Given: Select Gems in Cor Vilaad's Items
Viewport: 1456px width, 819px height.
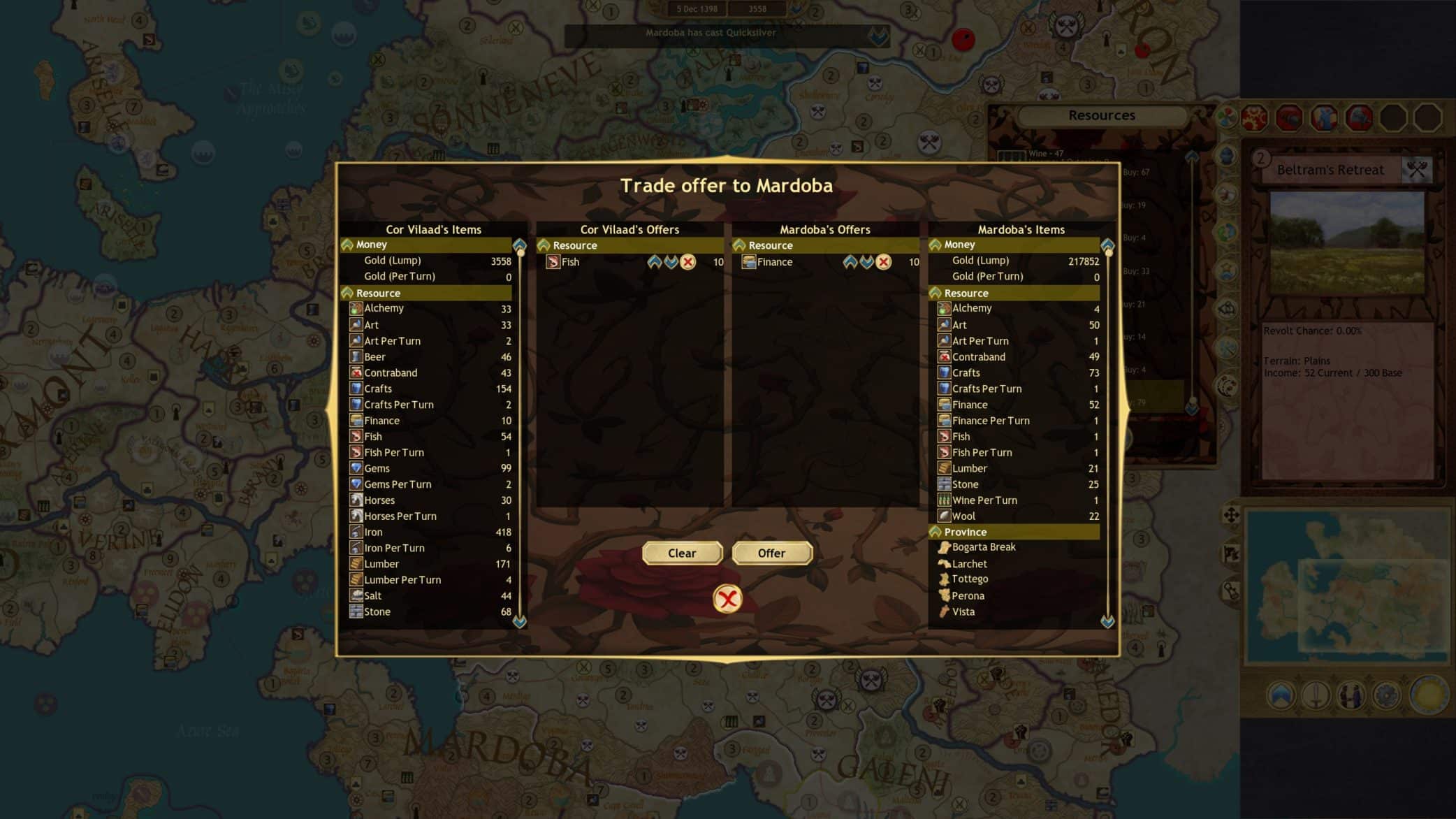Looking at the screenshot, I should [x=377, y=468].
